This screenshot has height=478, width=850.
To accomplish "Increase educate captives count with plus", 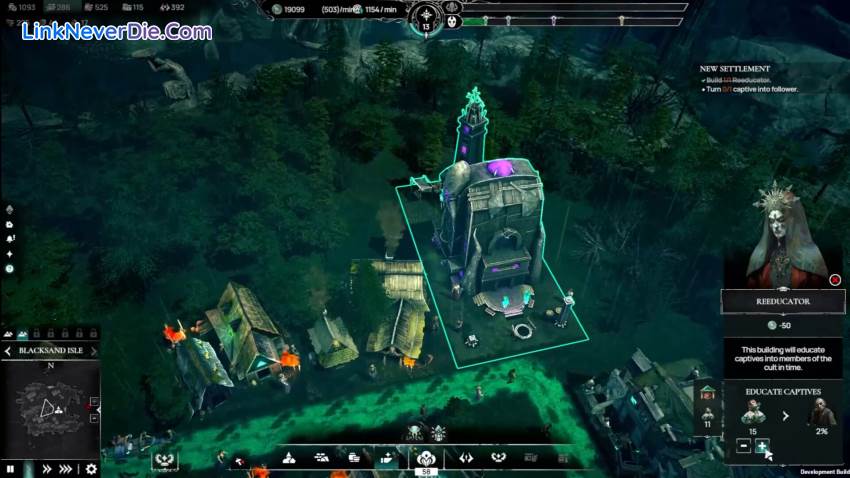I will pyautogui.click(x=762, y=446).
